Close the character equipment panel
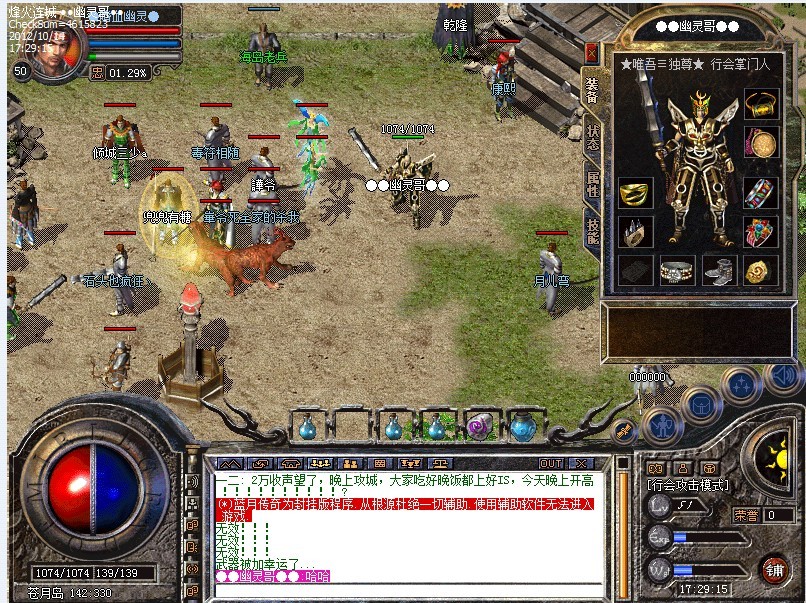This screenshot has height=603, width=806. pos(592,53)
